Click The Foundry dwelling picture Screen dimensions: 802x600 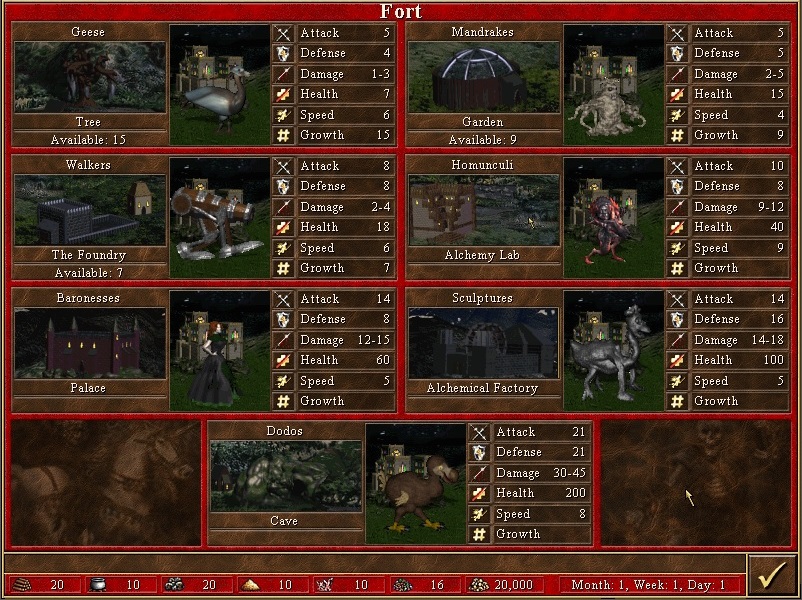[89, 211]
